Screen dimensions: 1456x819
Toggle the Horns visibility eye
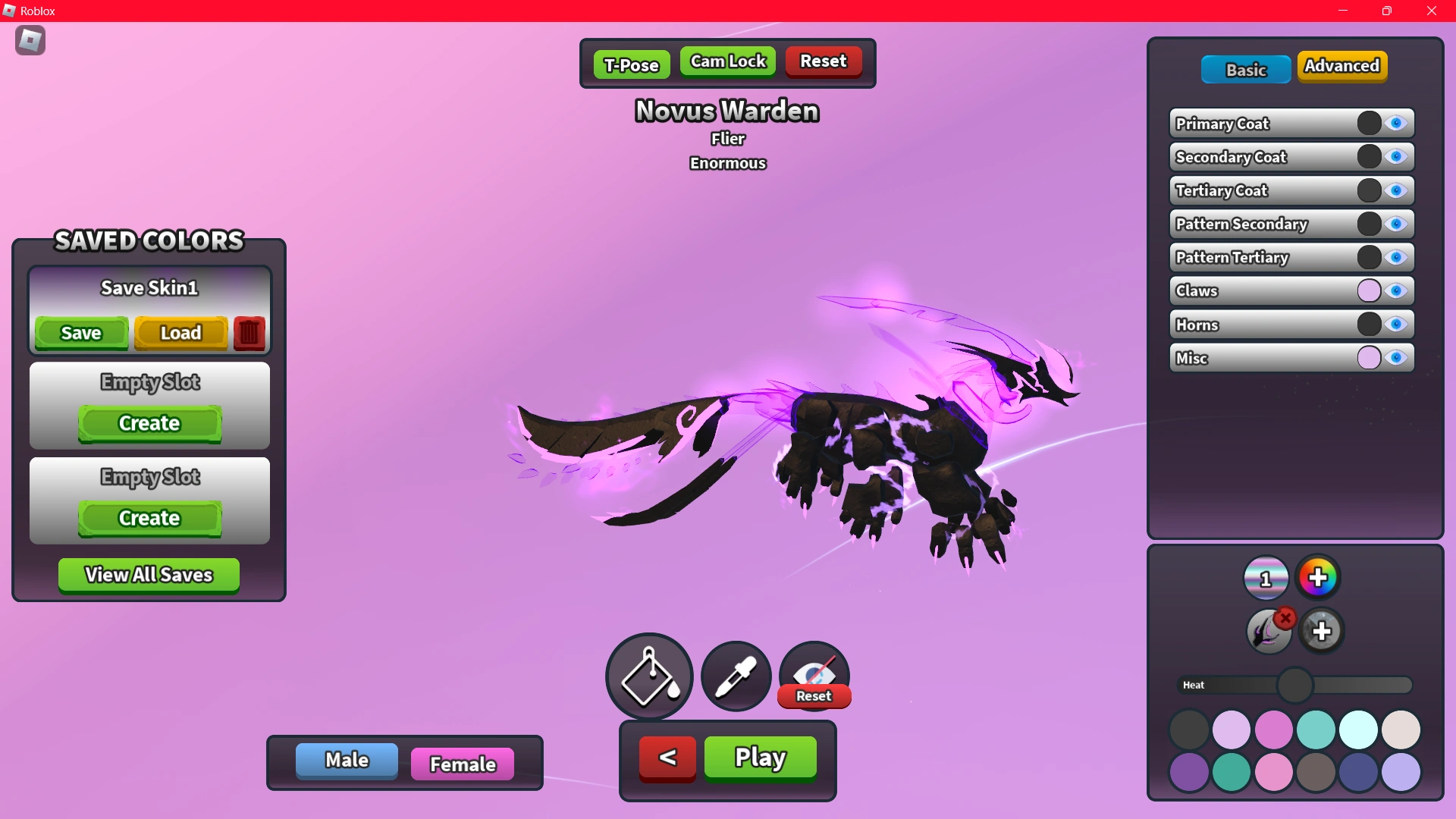point(1396,325)
